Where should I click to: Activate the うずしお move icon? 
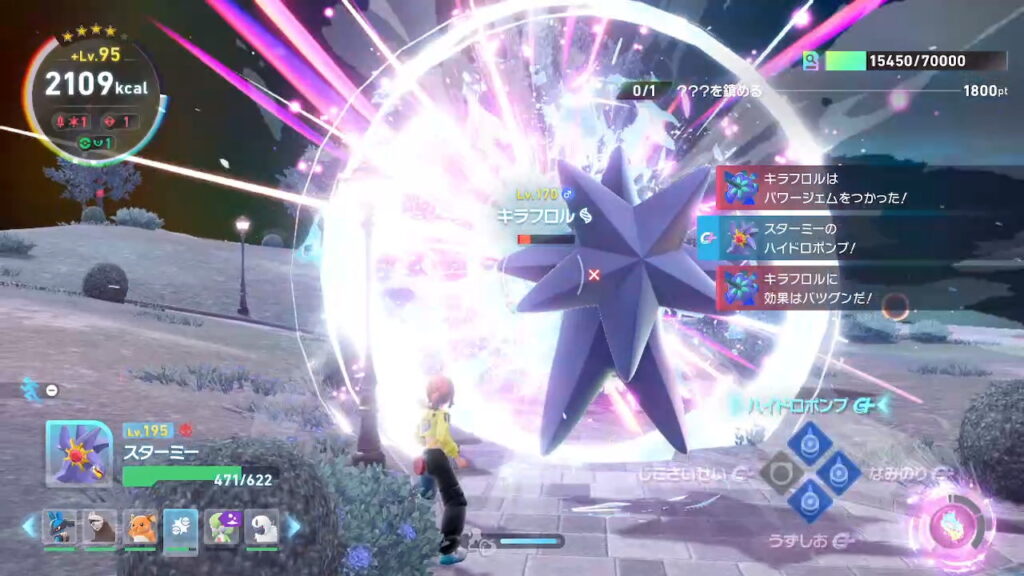pos(808,500)
